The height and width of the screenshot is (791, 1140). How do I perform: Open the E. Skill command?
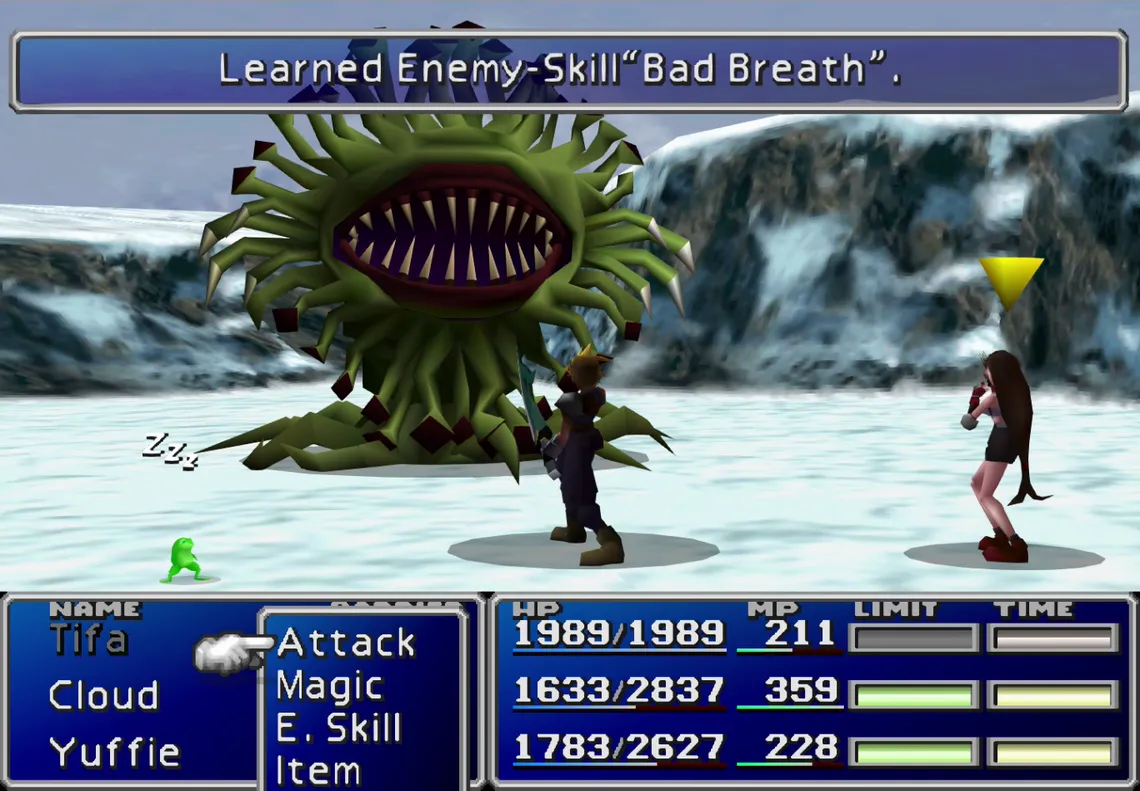click(x=338, y=729)
